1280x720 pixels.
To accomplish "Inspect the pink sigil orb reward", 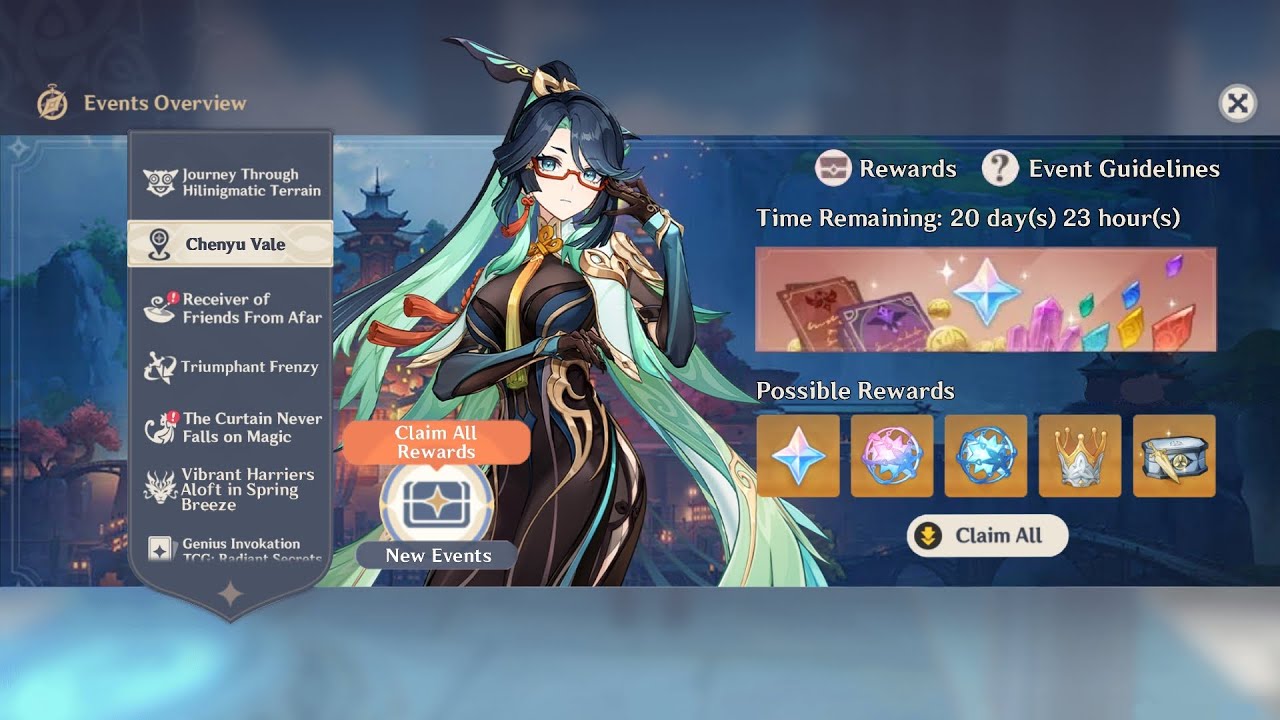I will [892, 456].
